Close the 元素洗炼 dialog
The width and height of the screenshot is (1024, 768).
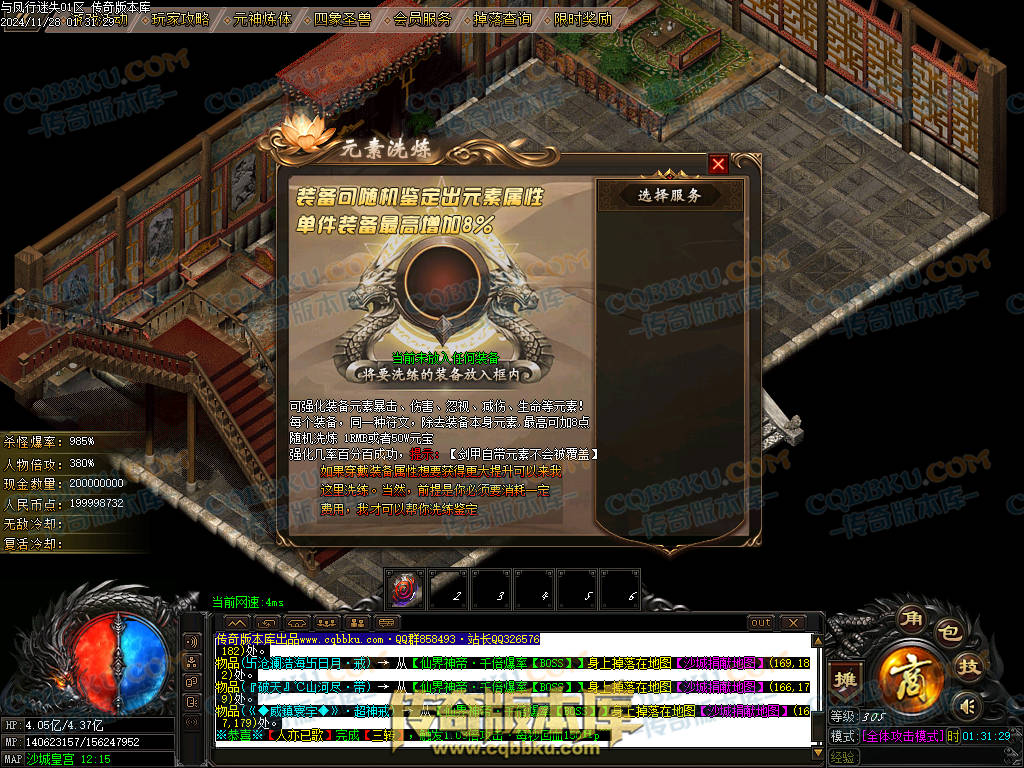(x=718, y=164)
